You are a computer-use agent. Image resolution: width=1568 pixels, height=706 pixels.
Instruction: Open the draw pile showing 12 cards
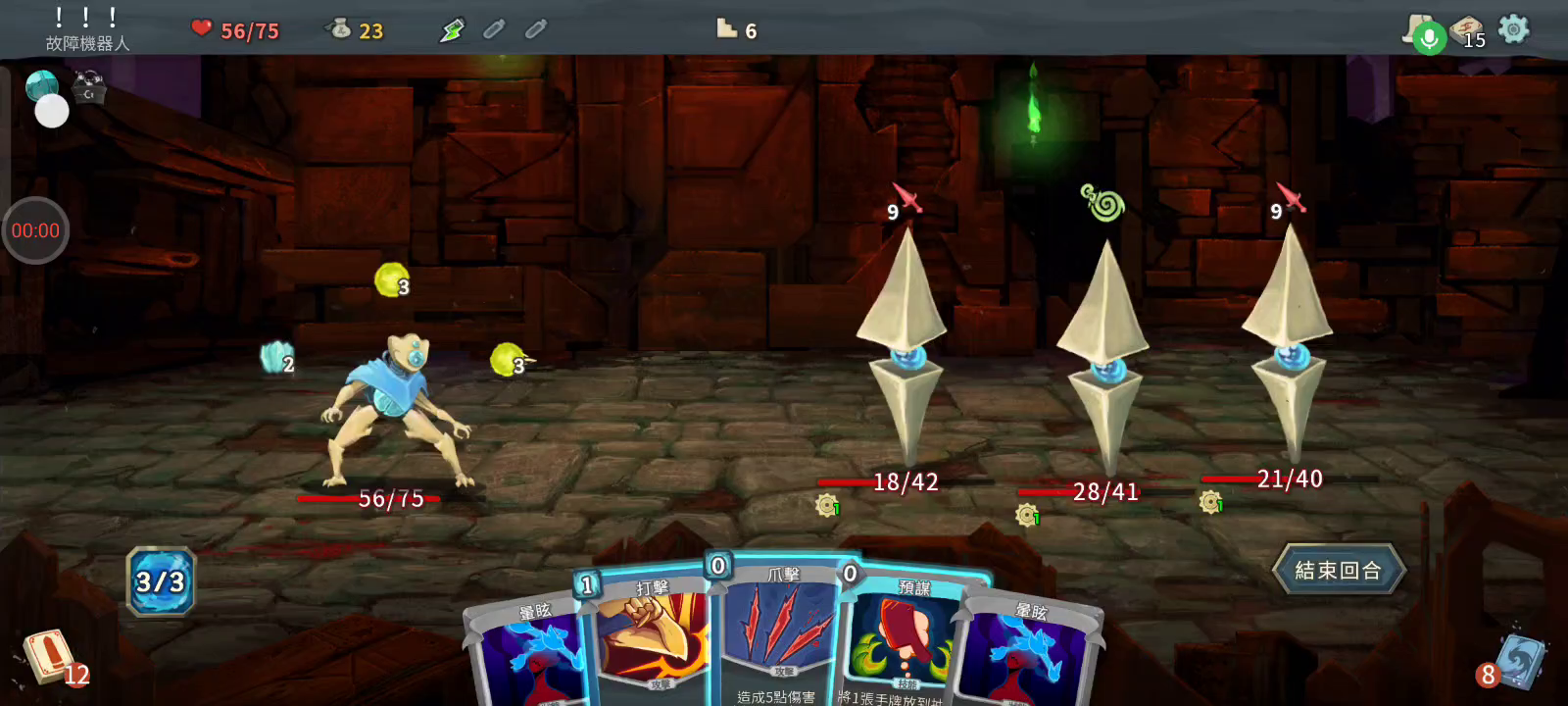click(49, 657)
